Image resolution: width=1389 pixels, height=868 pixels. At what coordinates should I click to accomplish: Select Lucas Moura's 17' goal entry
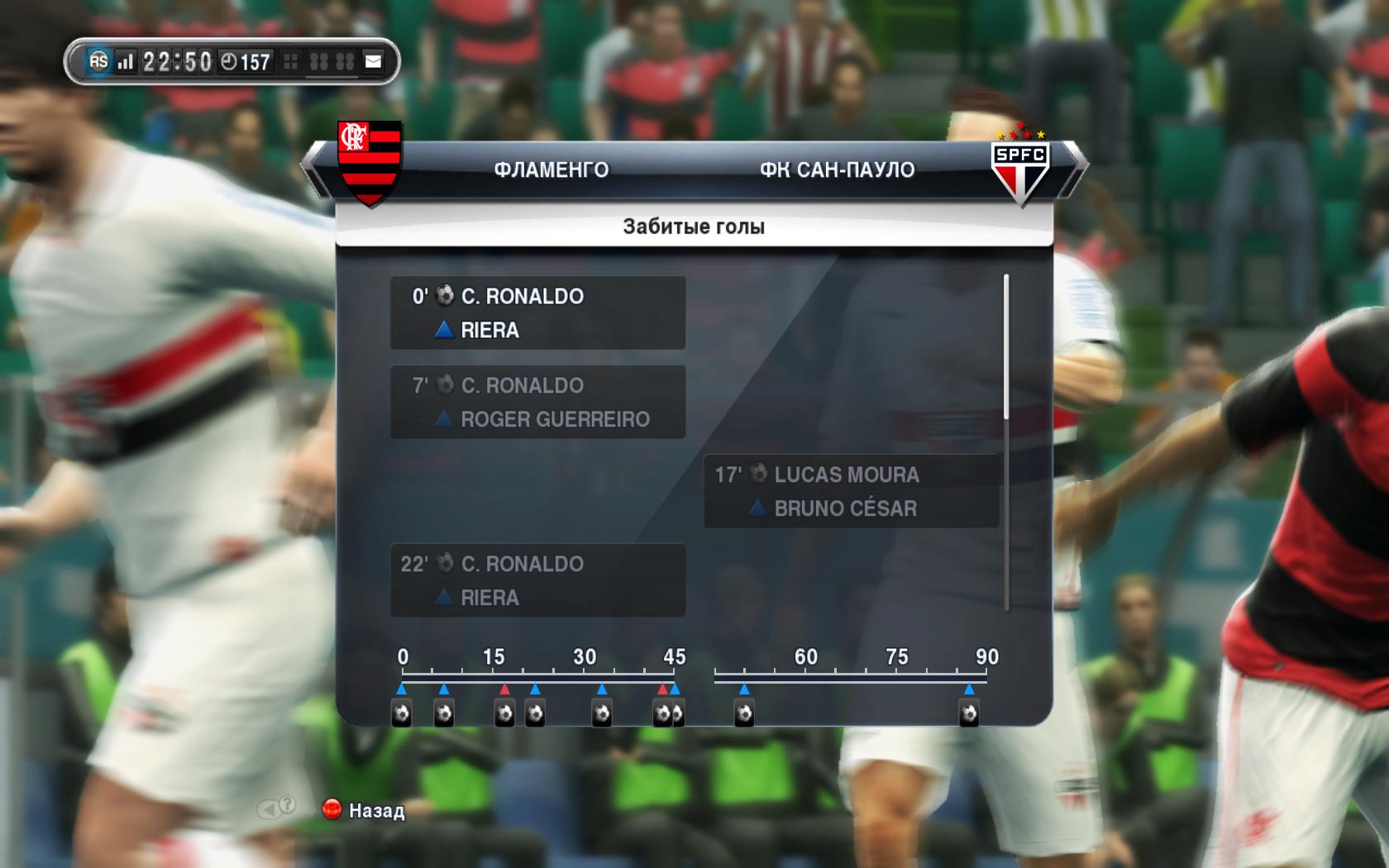click(x=852, y=491)
